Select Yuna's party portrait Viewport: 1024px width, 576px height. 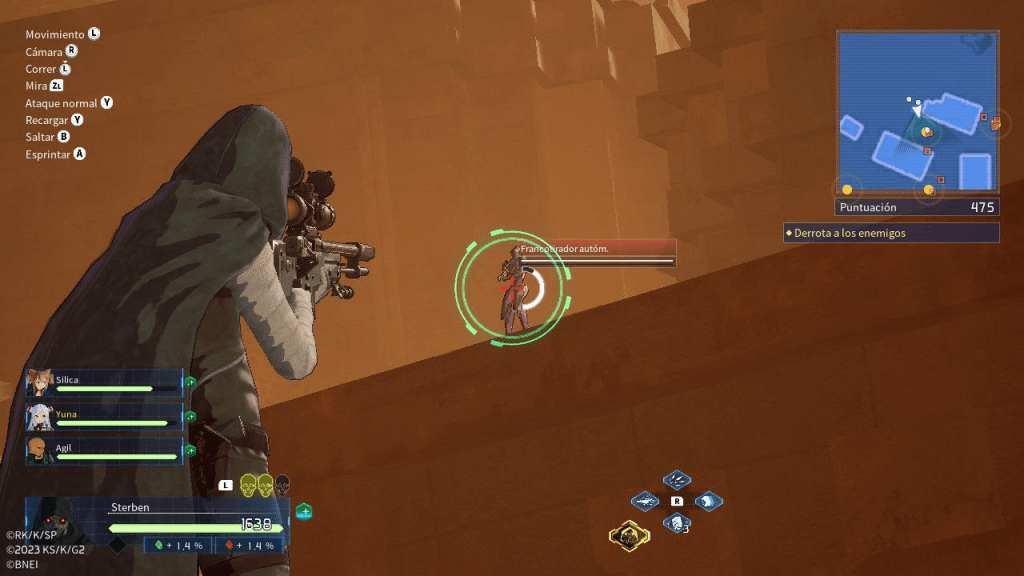click(x=40, y=417)
